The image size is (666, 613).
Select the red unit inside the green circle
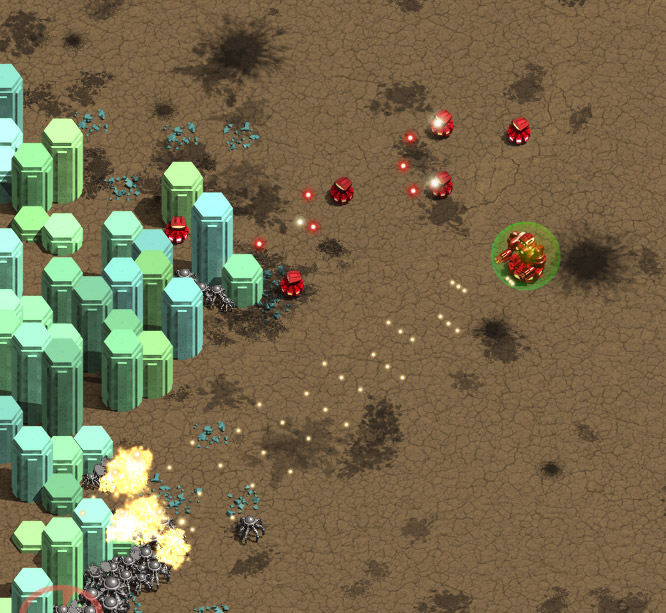pos(525,256)
